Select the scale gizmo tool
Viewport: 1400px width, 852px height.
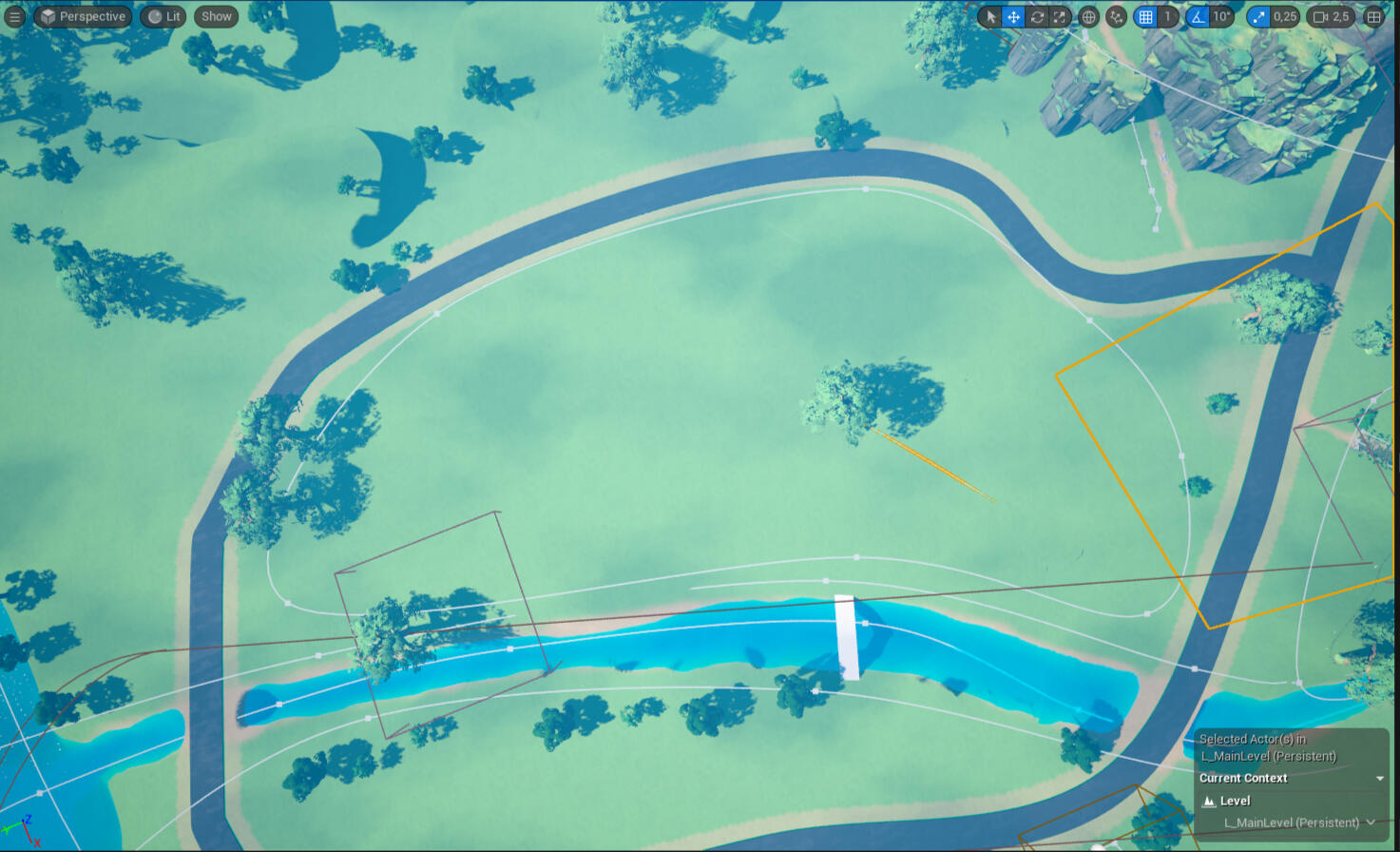1060,16
